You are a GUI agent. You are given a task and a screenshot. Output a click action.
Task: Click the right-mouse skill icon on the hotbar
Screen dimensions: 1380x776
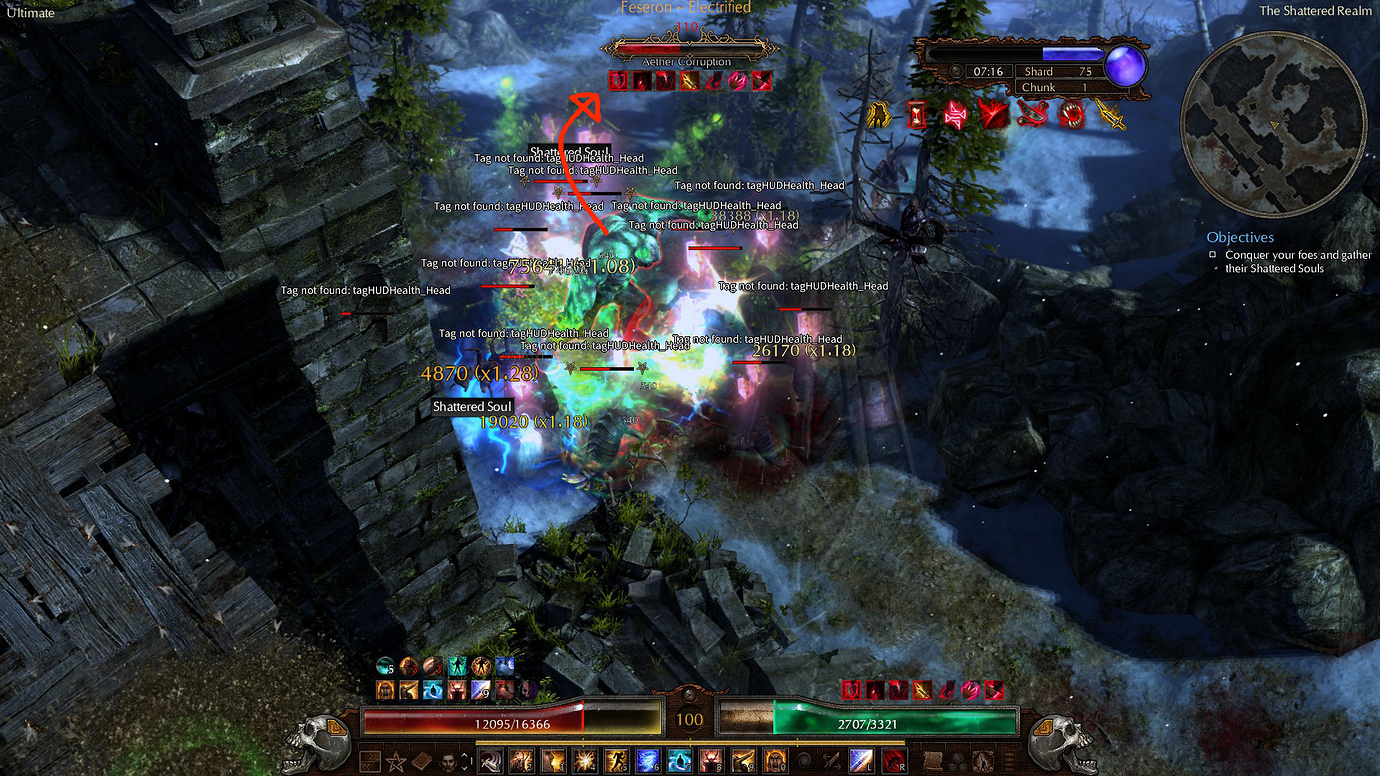pos(892,761)
